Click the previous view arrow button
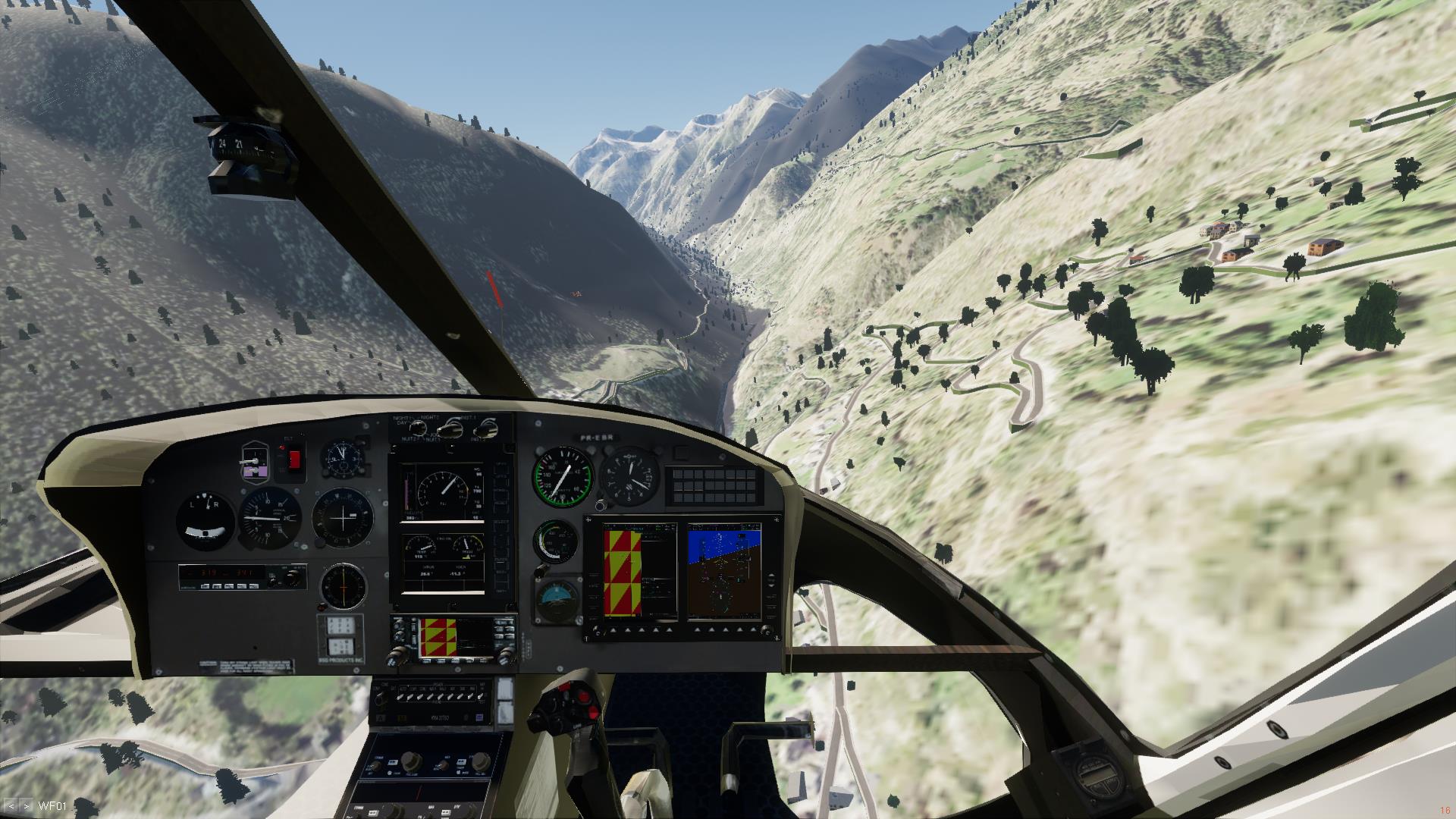The image size is (1456, 819). point(11,805)
